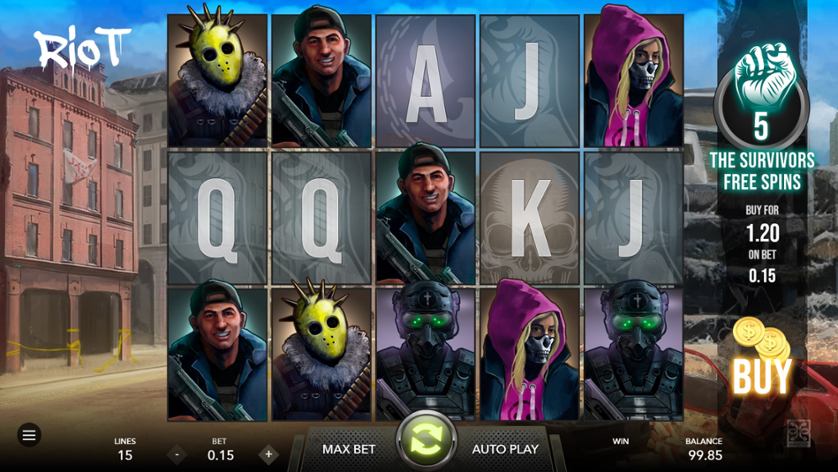The image size is (838, 472).
Task: Start AUTO PLAY spins
Action: click(504, 449)
